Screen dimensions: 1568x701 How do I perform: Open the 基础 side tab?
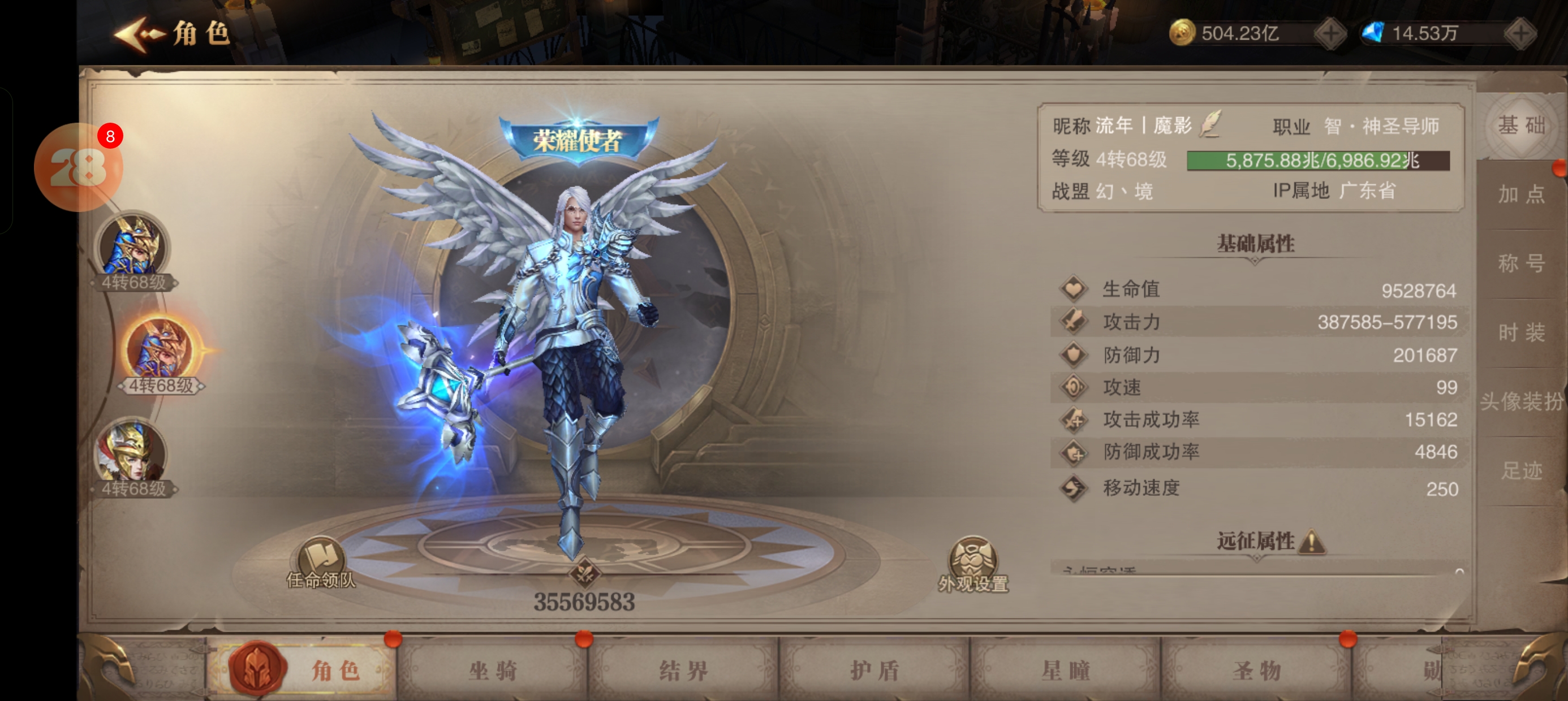click(x=1521, y=126)
